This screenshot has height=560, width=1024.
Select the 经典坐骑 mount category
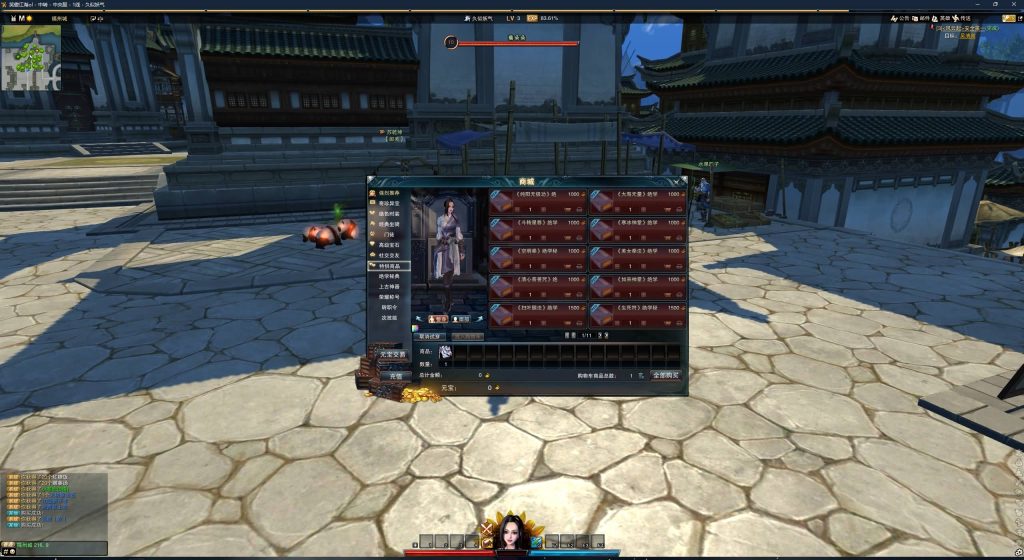click(390, 224)
